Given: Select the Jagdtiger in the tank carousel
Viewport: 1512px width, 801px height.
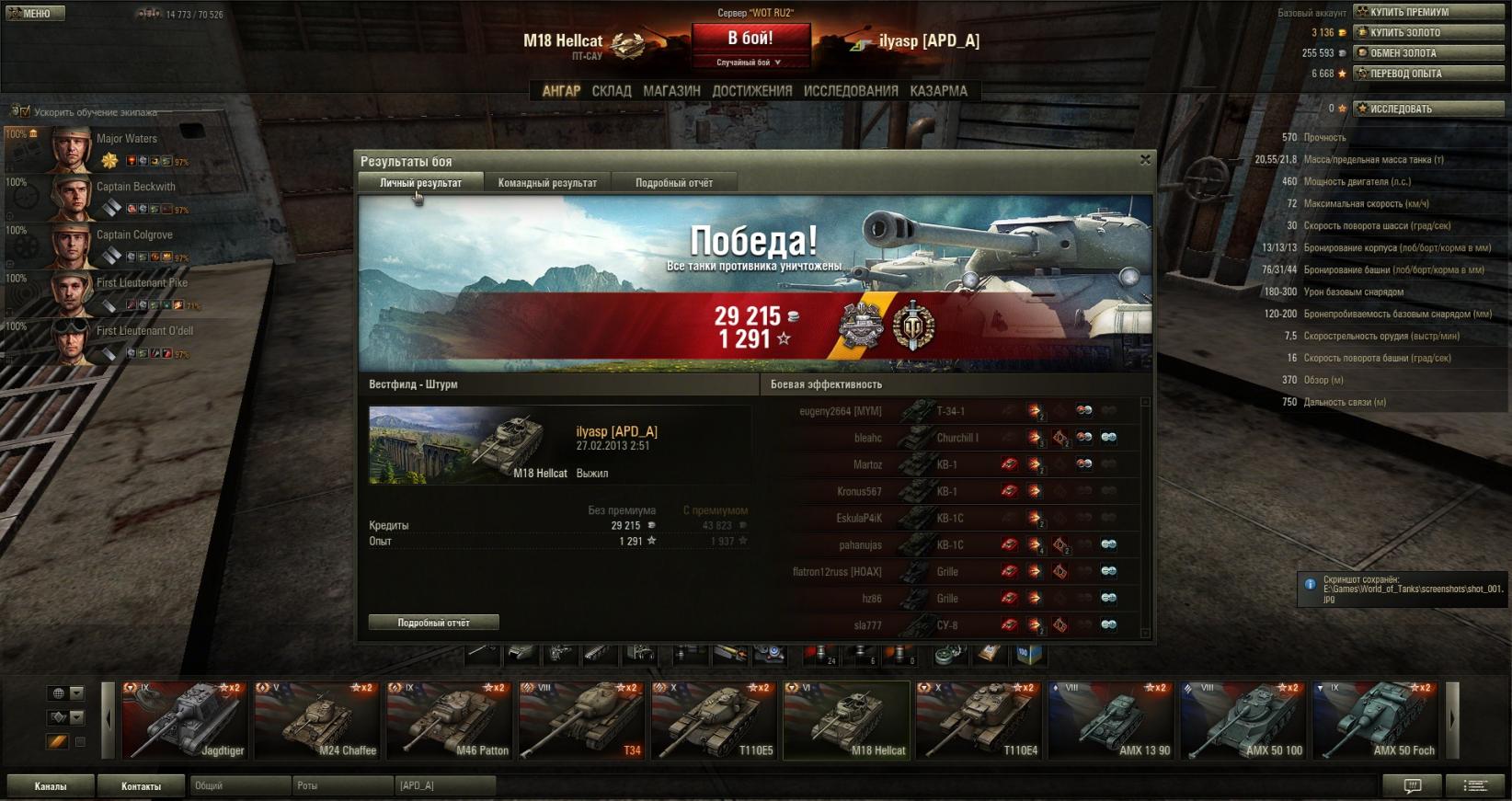Looking at the screenshot, I should (184, 720).
